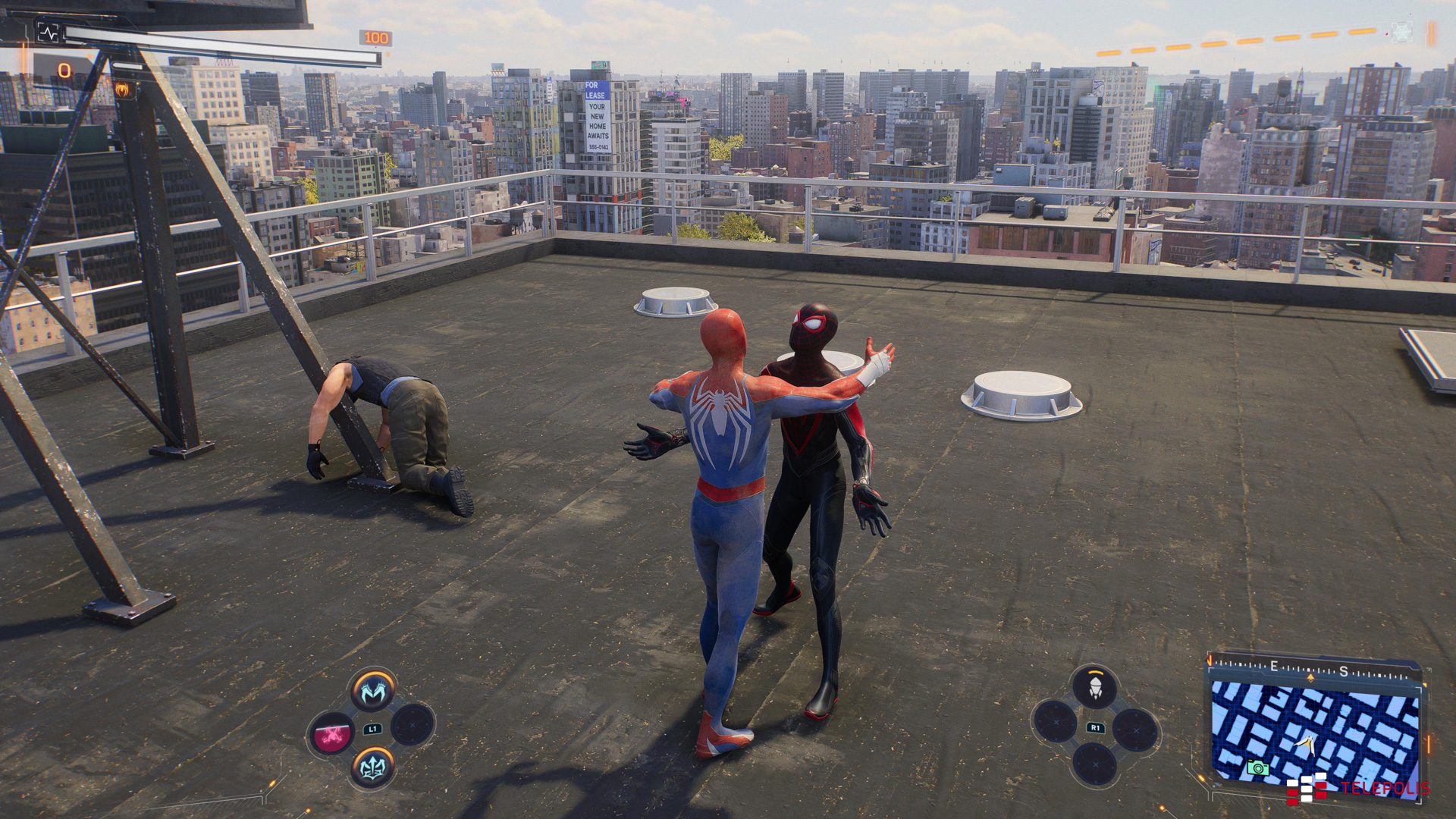Click the heartbeat monitor icon
The width and height of the screenshot is (1456, 819).
48,33
